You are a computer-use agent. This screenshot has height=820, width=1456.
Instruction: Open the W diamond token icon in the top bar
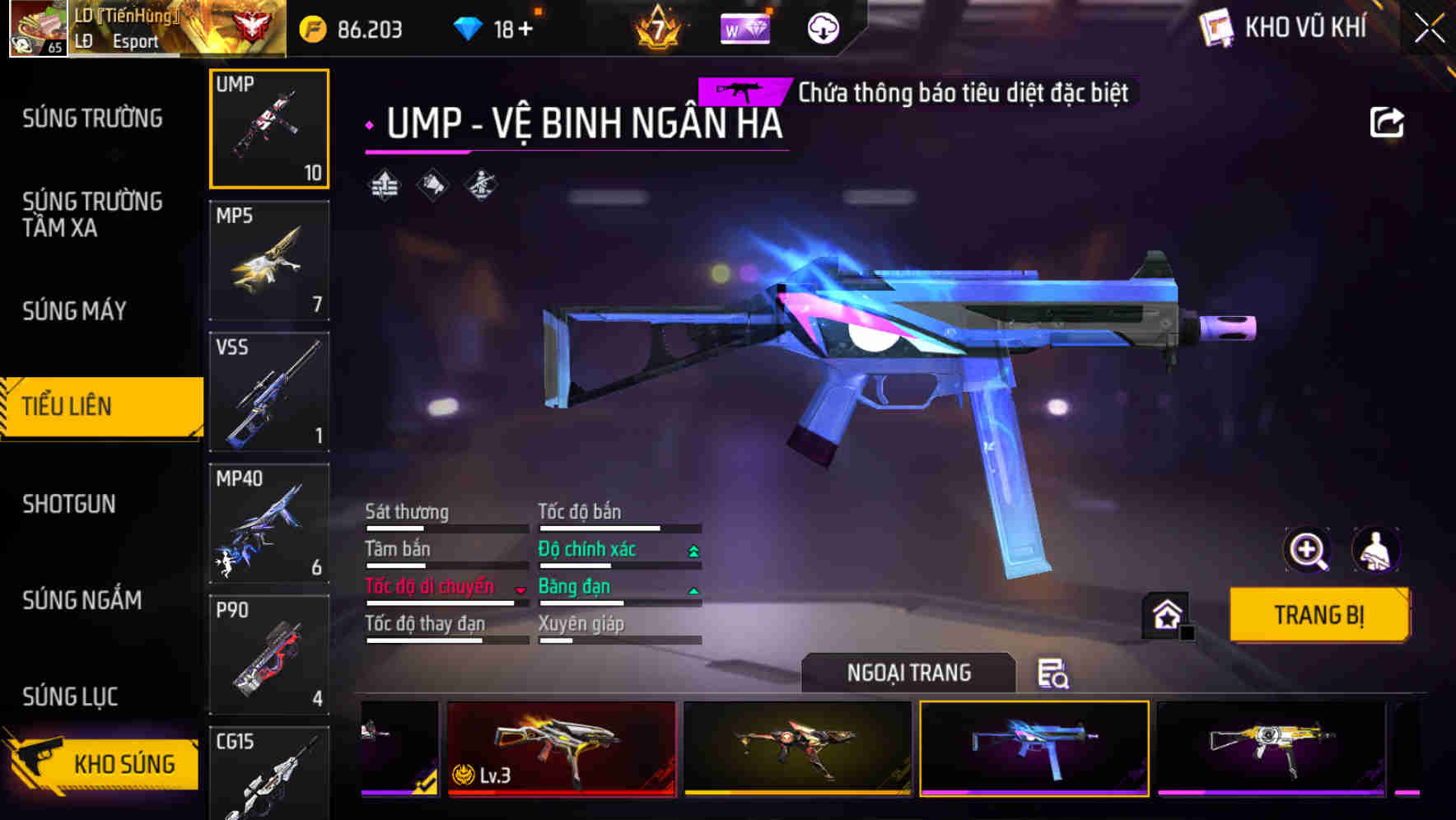click(745, 27)
